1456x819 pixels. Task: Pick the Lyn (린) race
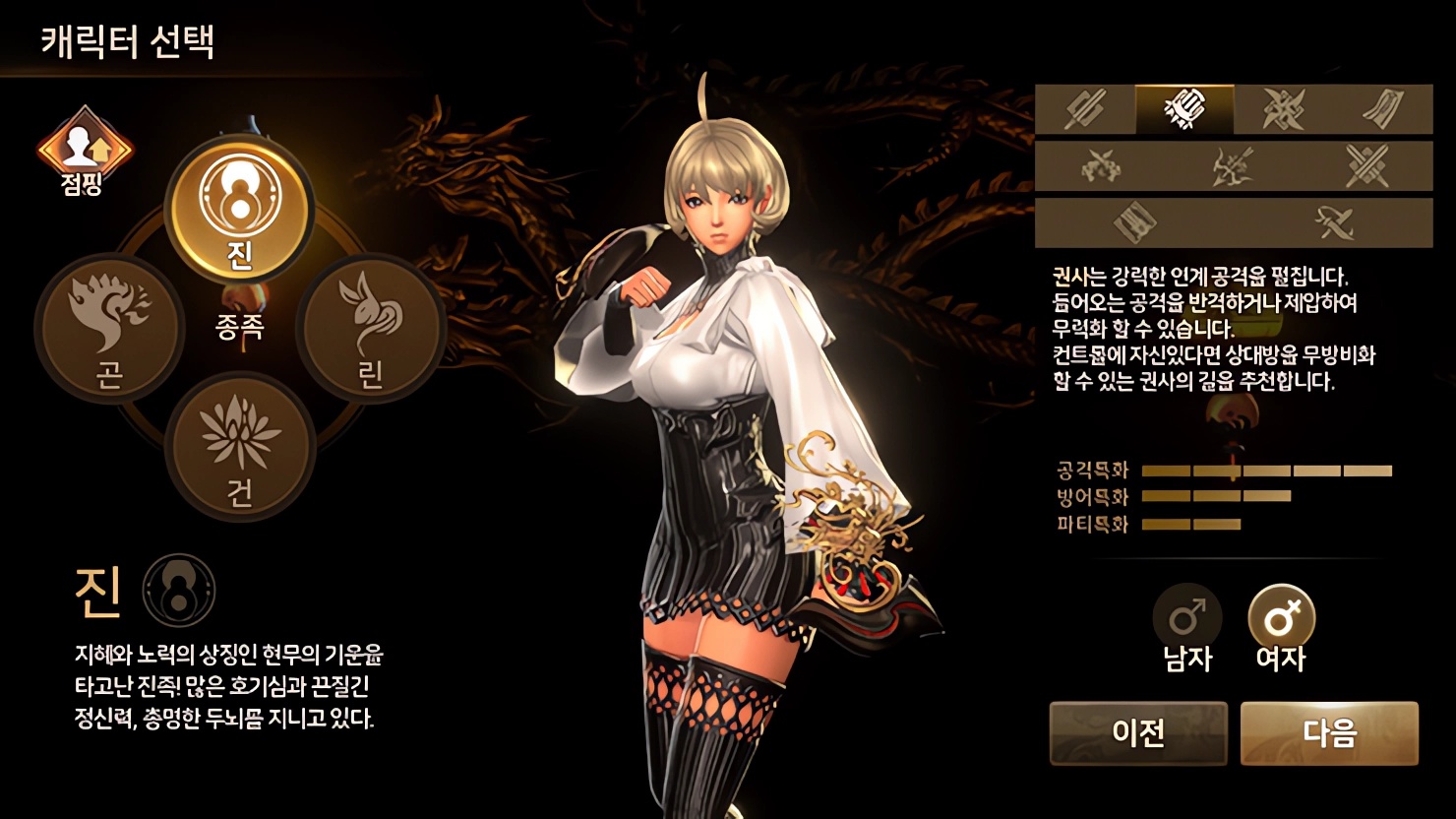click(370, 327)
